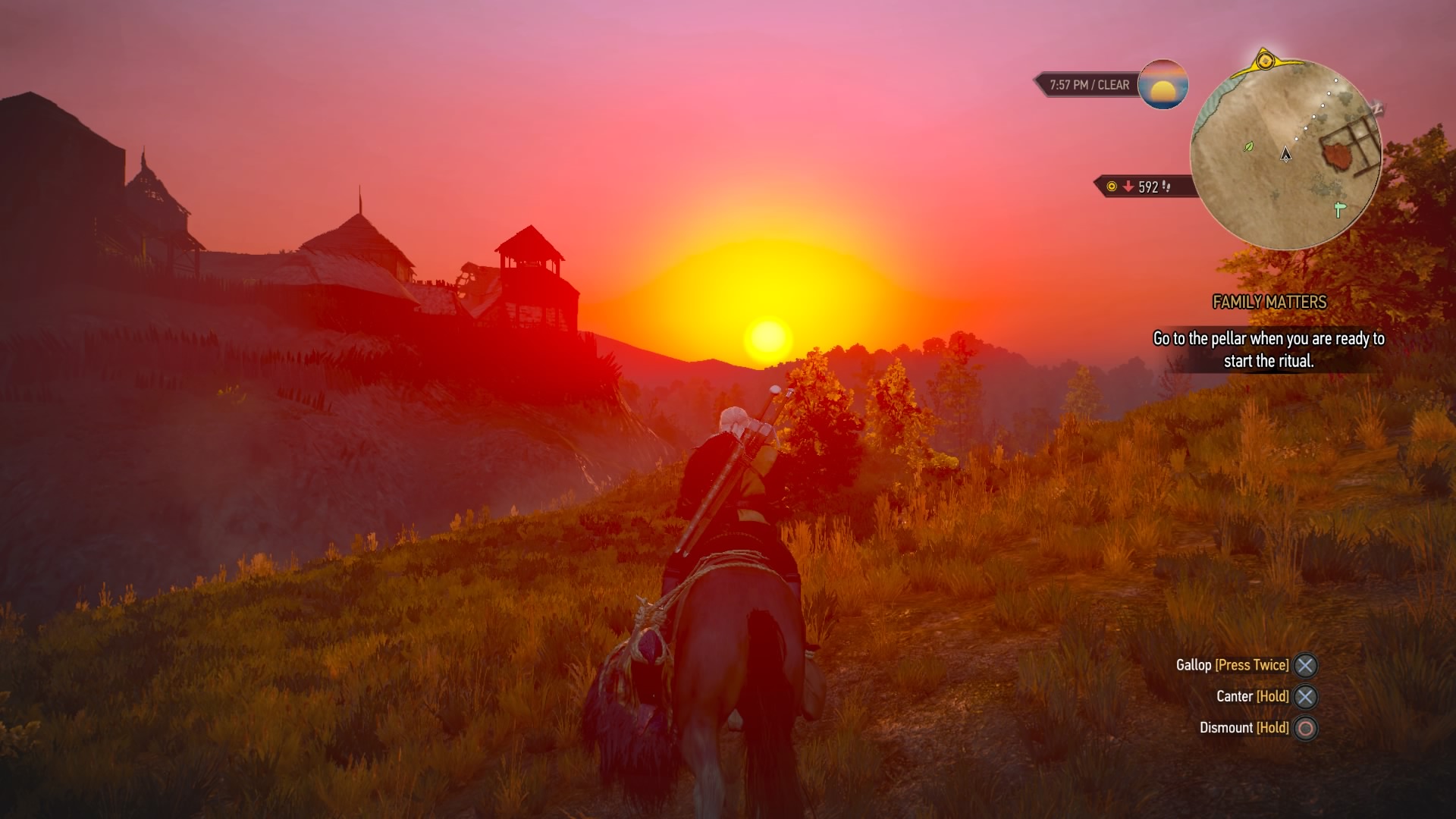1456x819 pixels.
Task: Select the green herb leaf icon on the minimap
Action: coord(1249,146)
